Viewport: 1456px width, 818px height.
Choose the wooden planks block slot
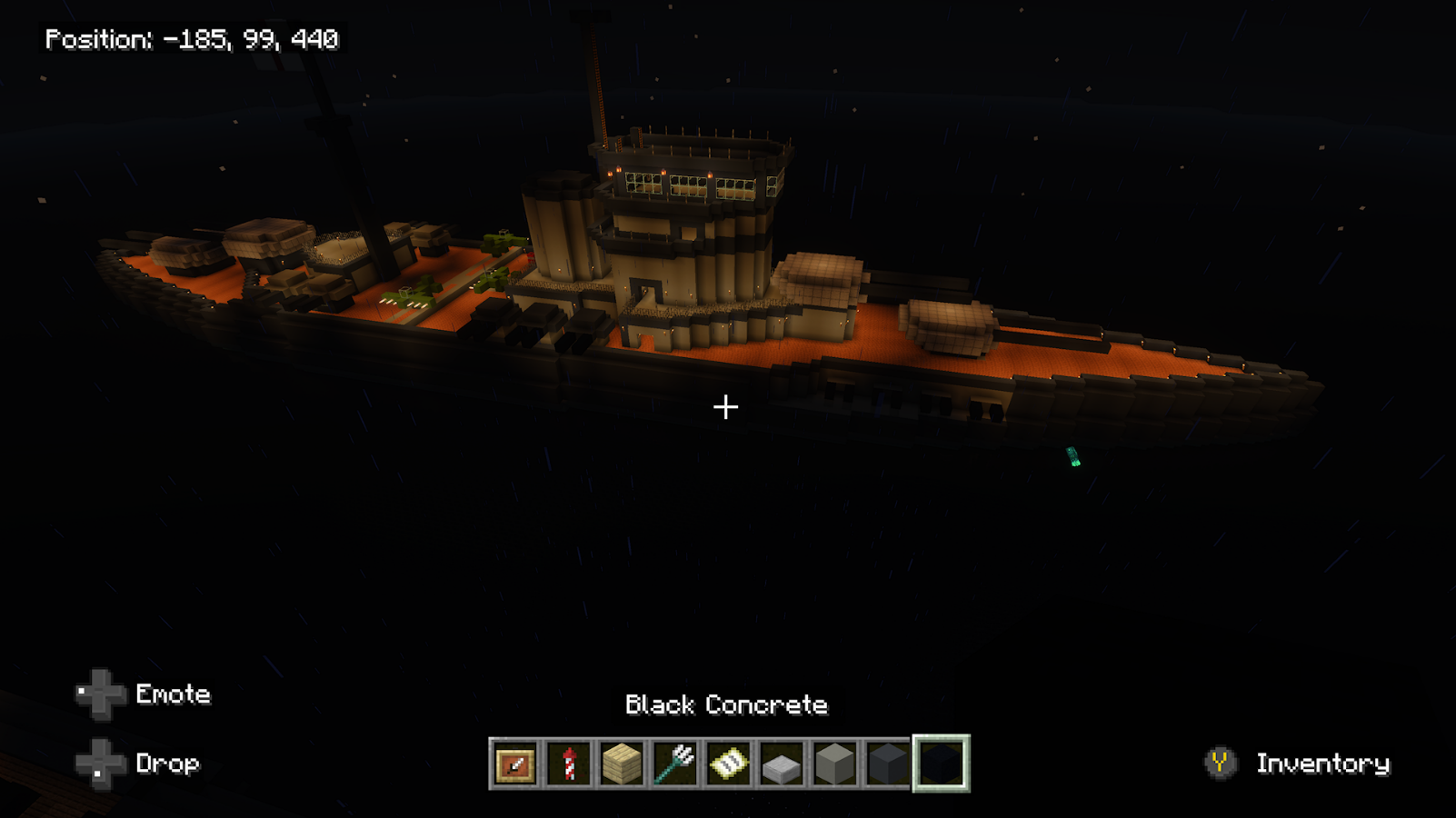(622, 763)
